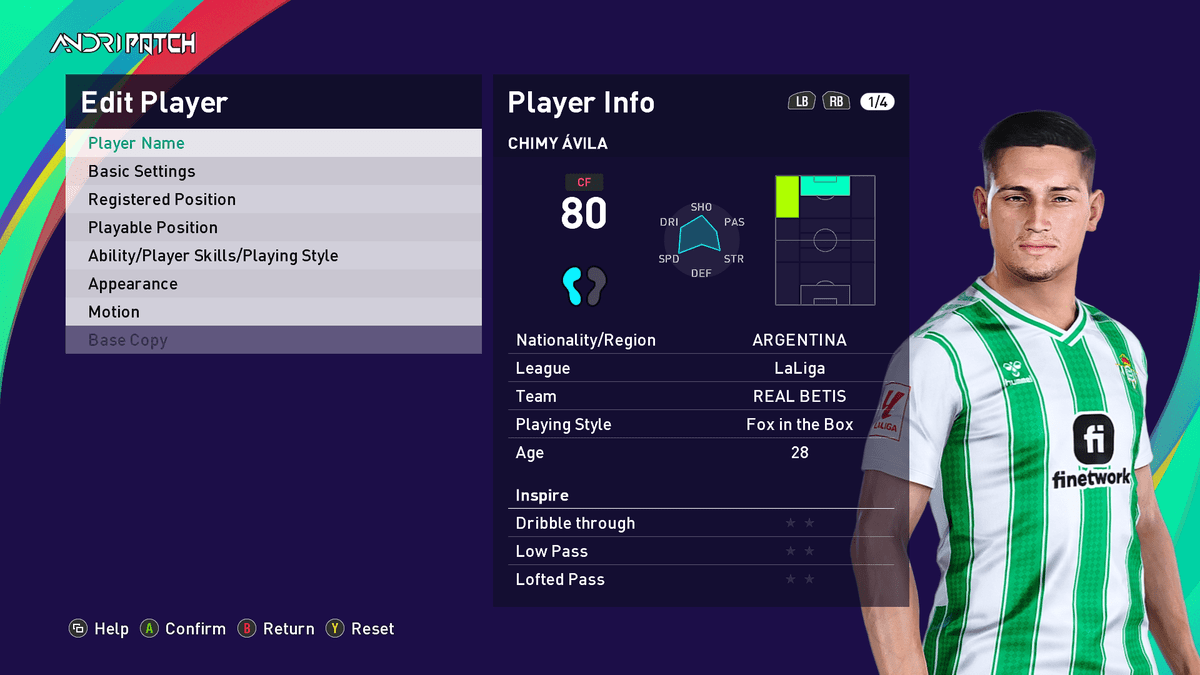The image size is (1200, 675).
Task: Select the Dribble through inspire row
Action: (700, 523)
